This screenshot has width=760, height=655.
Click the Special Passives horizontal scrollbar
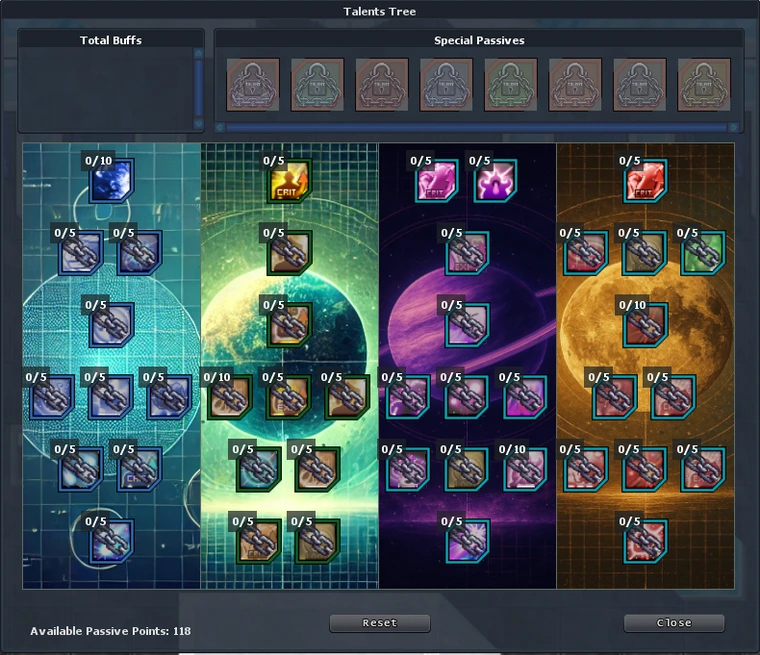[478, 128]
